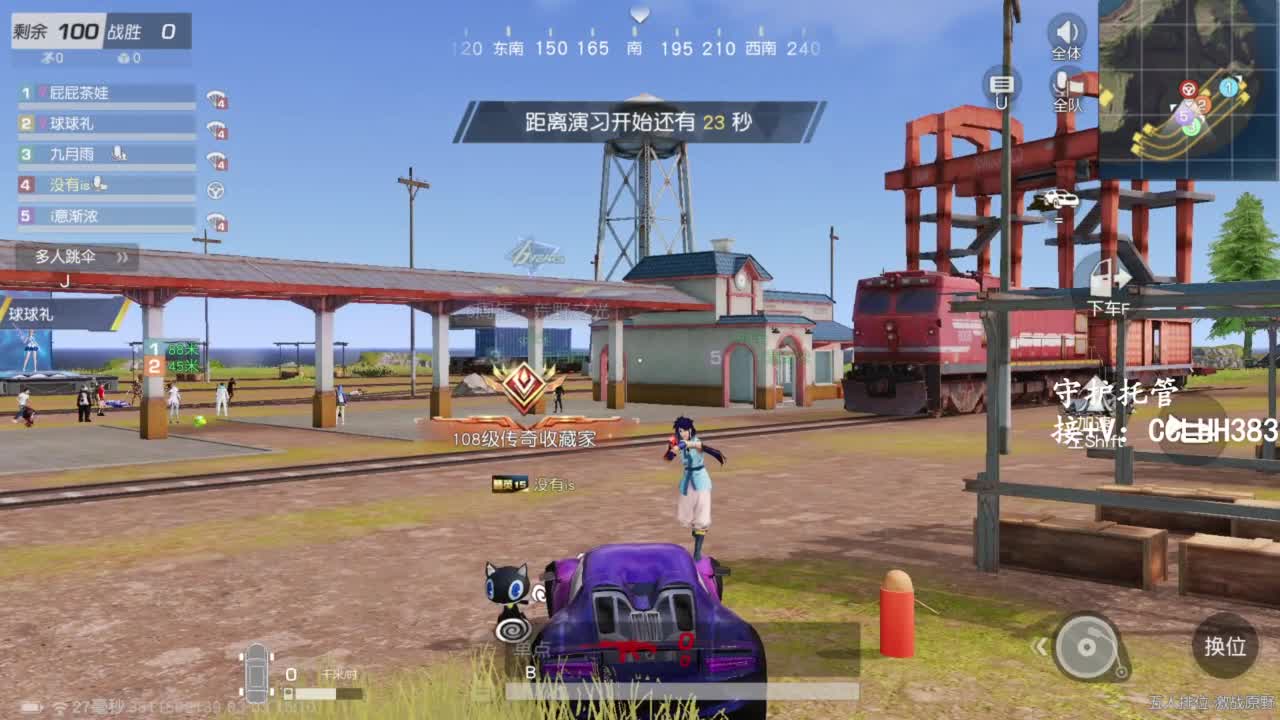Viewport: 1280px width, 720px height.
Task: Click the microphone icon next to 九月雨
Action: [x=121, y=152]
